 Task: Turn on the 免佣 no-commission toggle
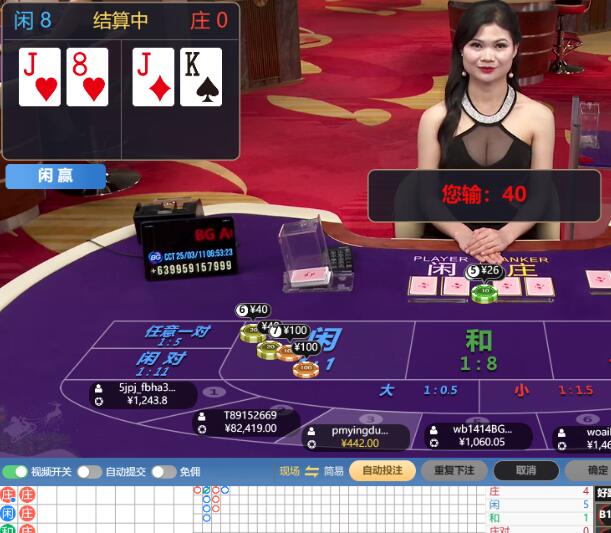[163, 471]
